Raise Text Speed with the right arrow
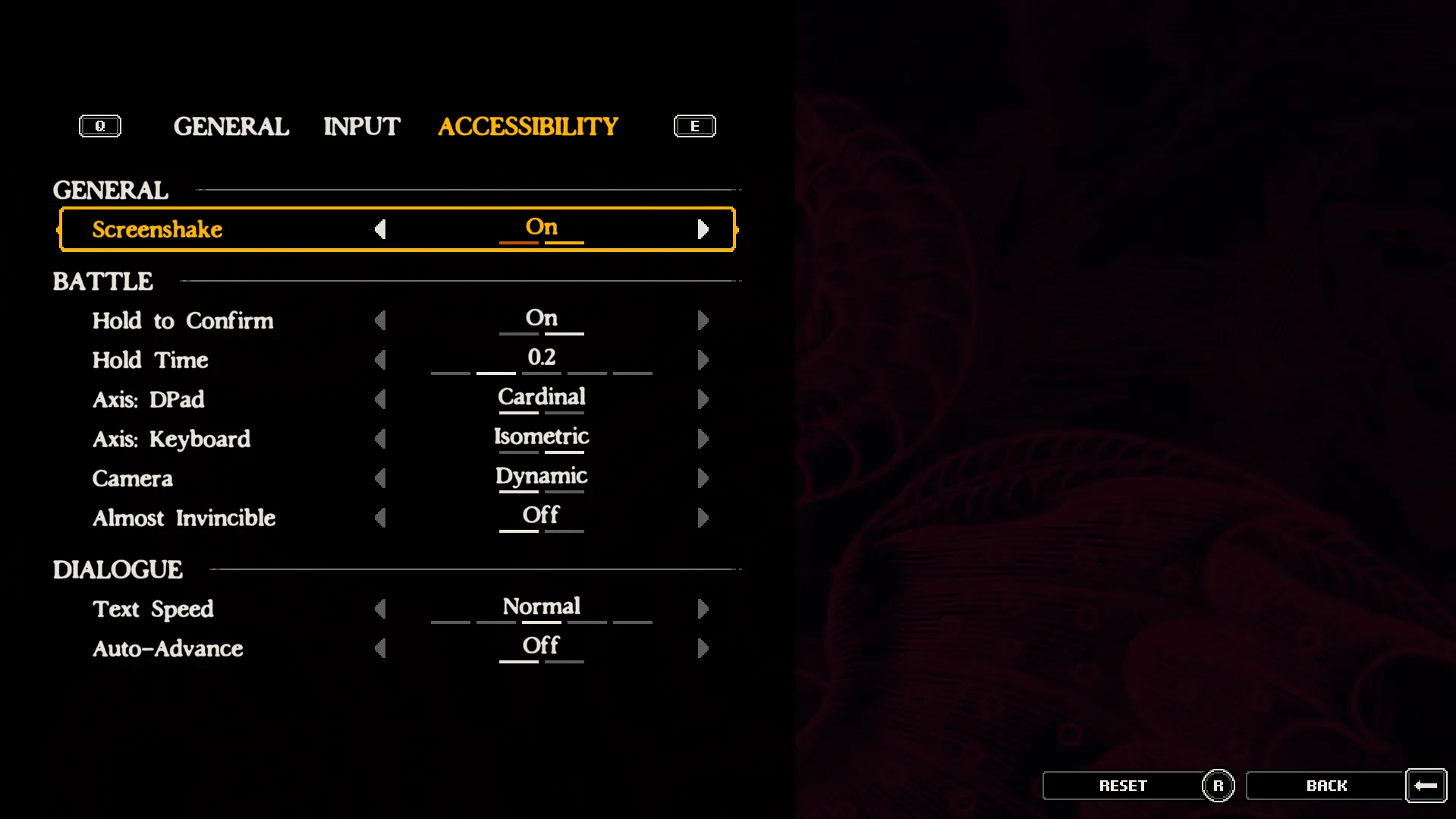The width and height of the screenshot is (1456, 819). [x=703, y=609]
